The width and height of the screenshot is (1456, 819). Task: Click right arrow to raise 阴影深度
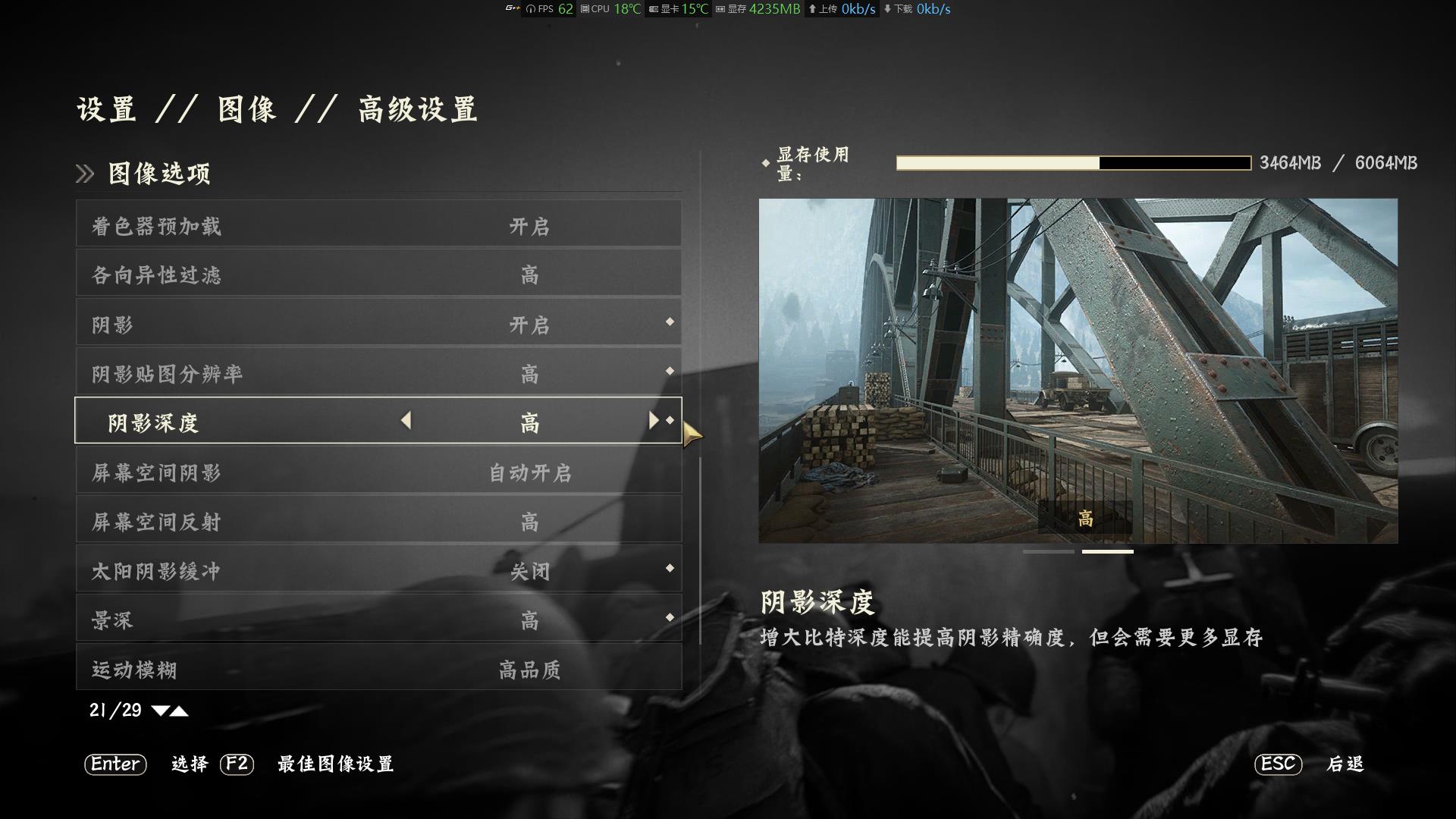click(x=654, y=422)
